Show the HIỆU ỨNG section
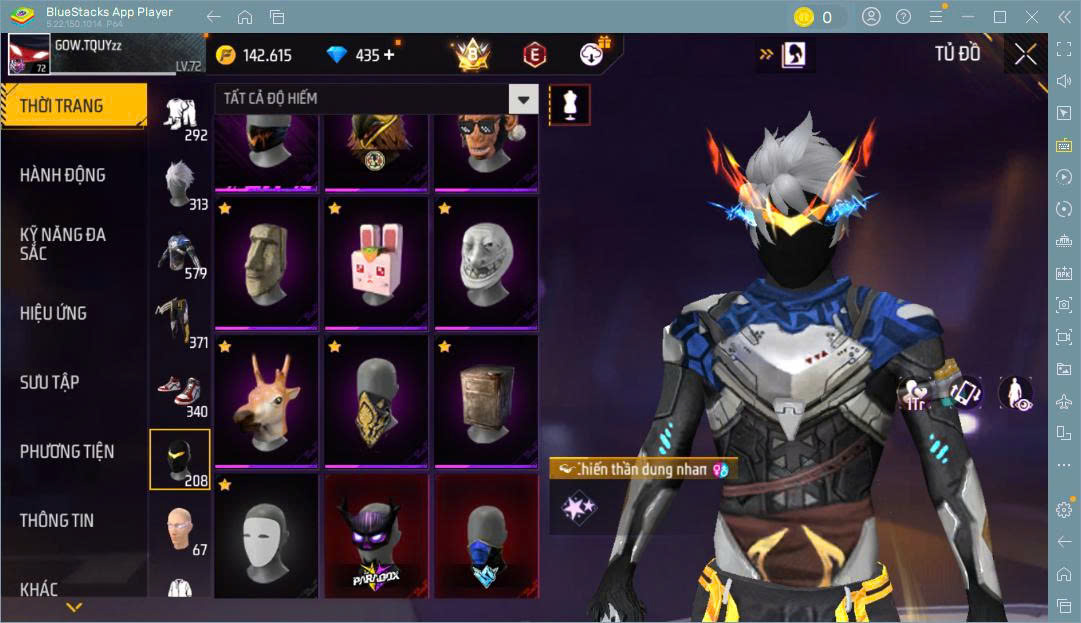 (53, 313)
